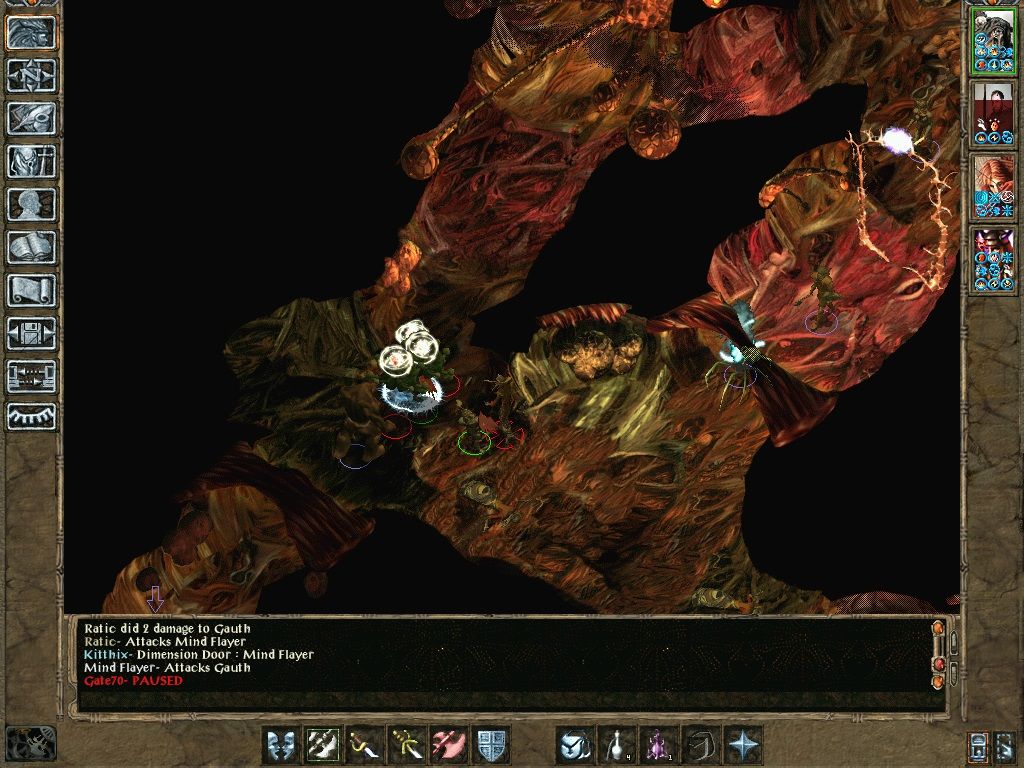Image resolution: width=1024 pixels, height=768 pixels.
Task: Open the inventory screen
Action: point(31,161)
